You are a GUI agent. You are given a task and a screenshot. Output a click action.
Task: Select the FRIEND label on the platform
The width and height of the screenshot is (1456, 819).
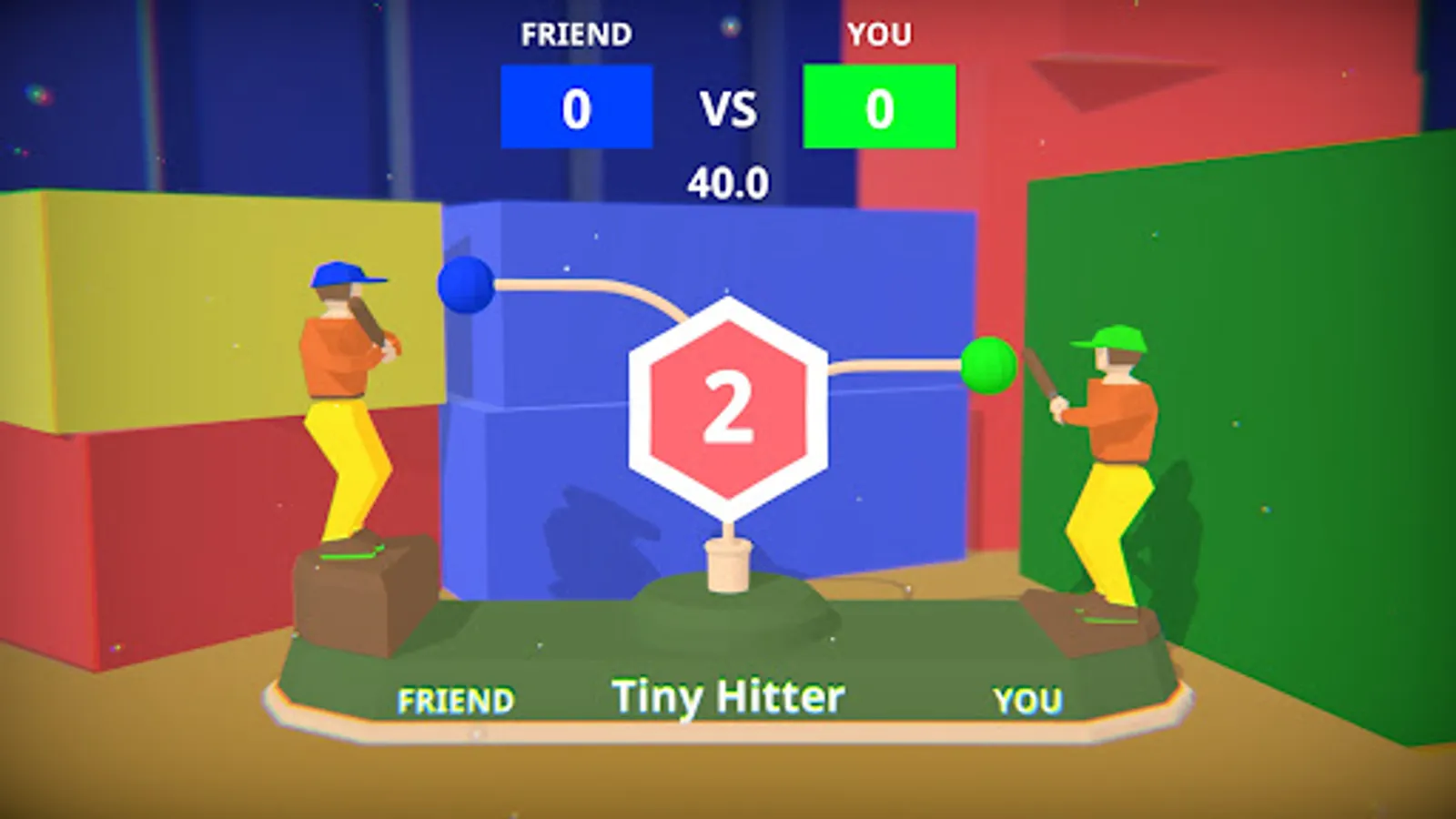pos(455,701)
